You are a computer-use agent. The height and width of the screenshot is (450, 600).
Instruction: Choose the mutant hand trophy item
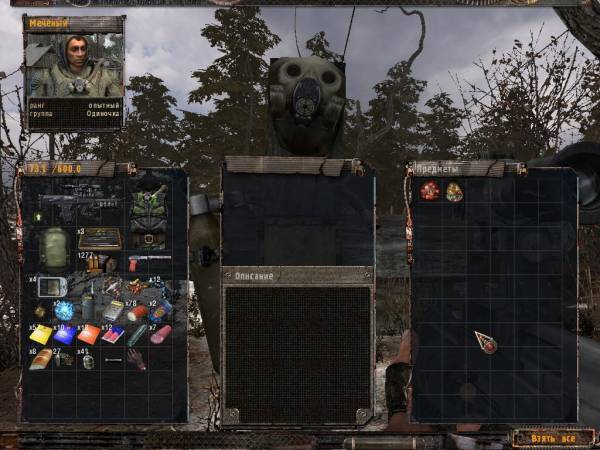pos(135,359)
